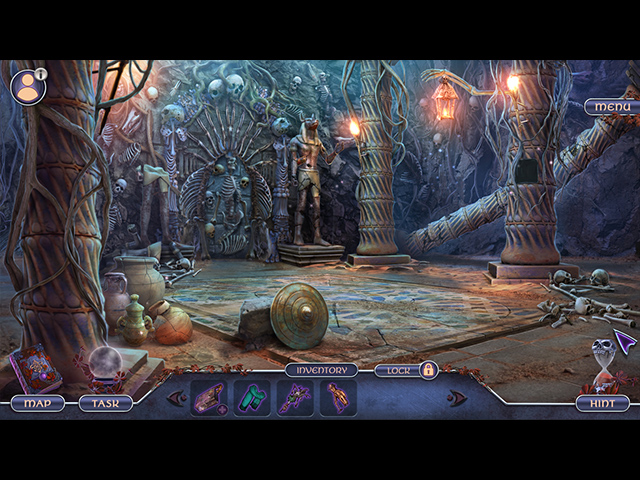Screen dimensions: 640x480
Task: Open the Map
Action: 38,403
